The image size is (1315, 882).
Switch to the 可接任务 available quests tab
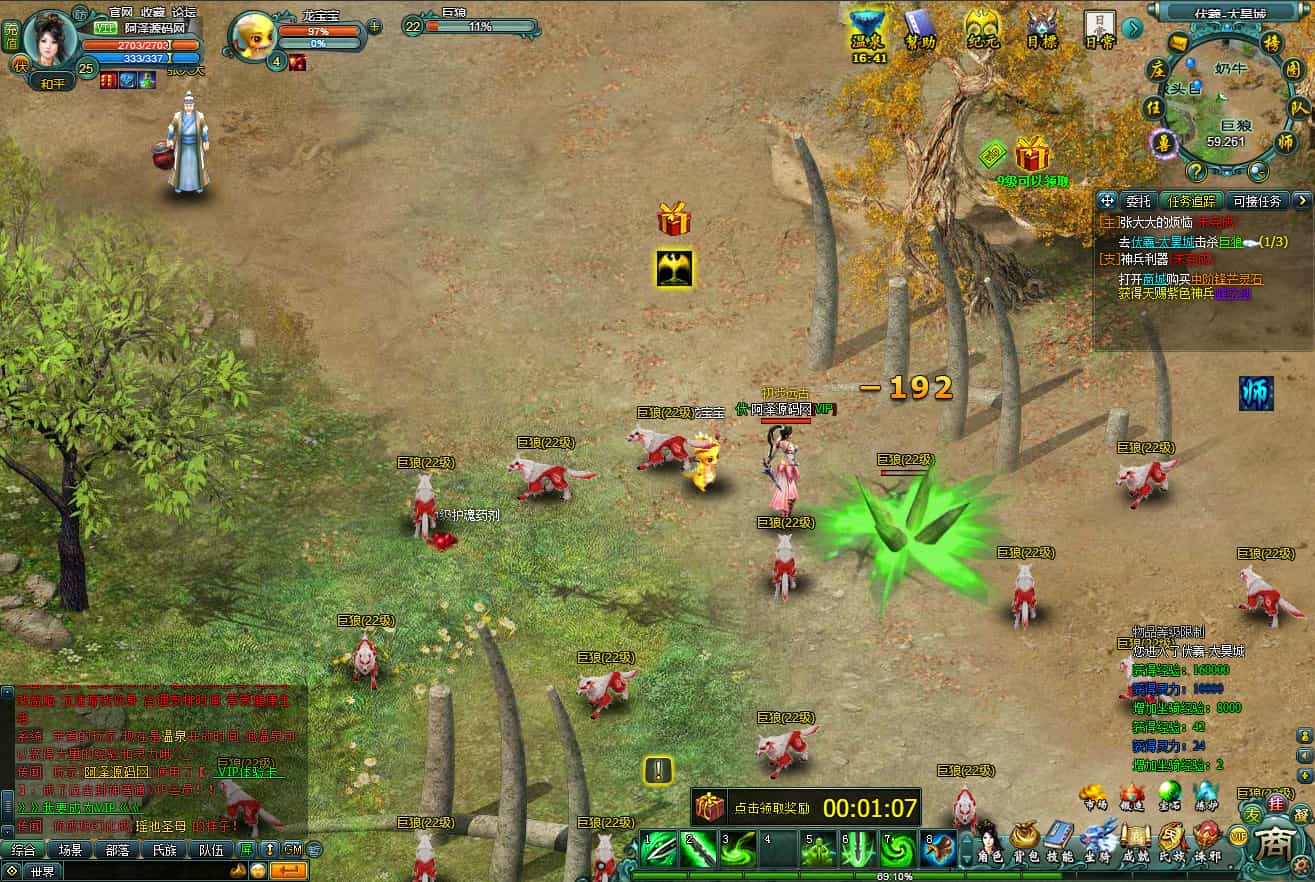[x=1256, y=201]
